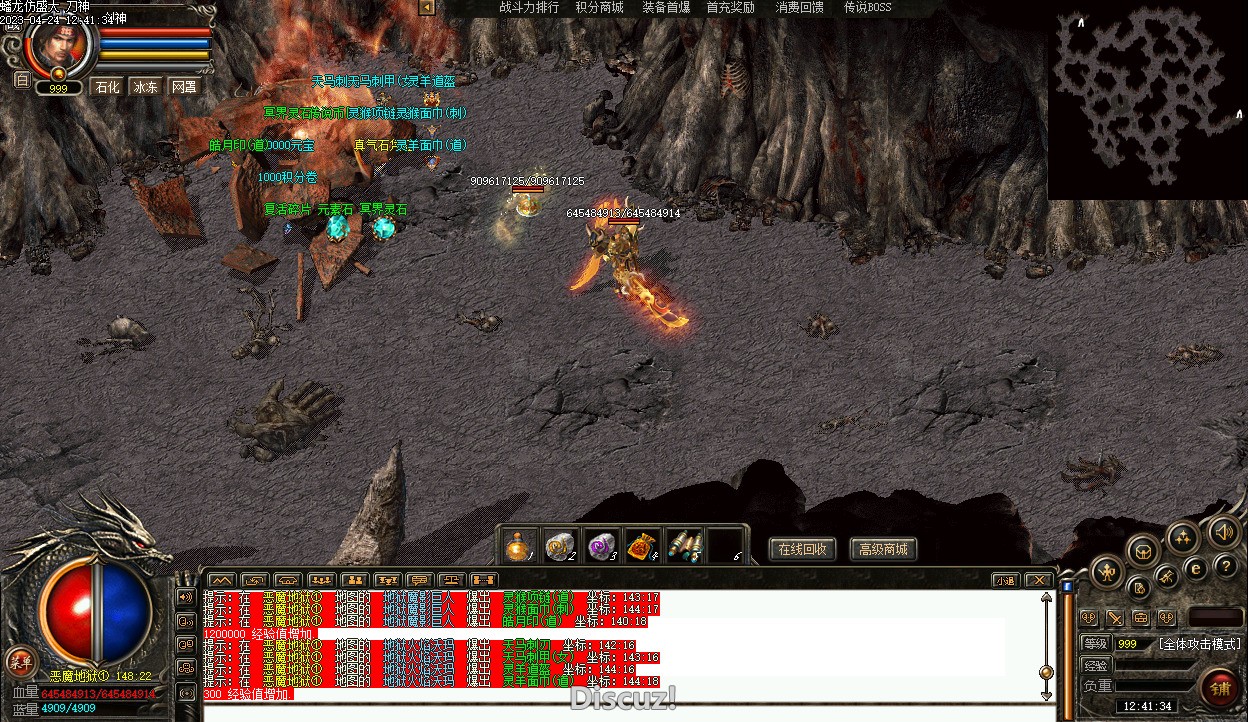Select the red pouch in hotbar slot 4
Image resolution: width=1248 pixels, height=722 pixels.
tap(642, 546)
